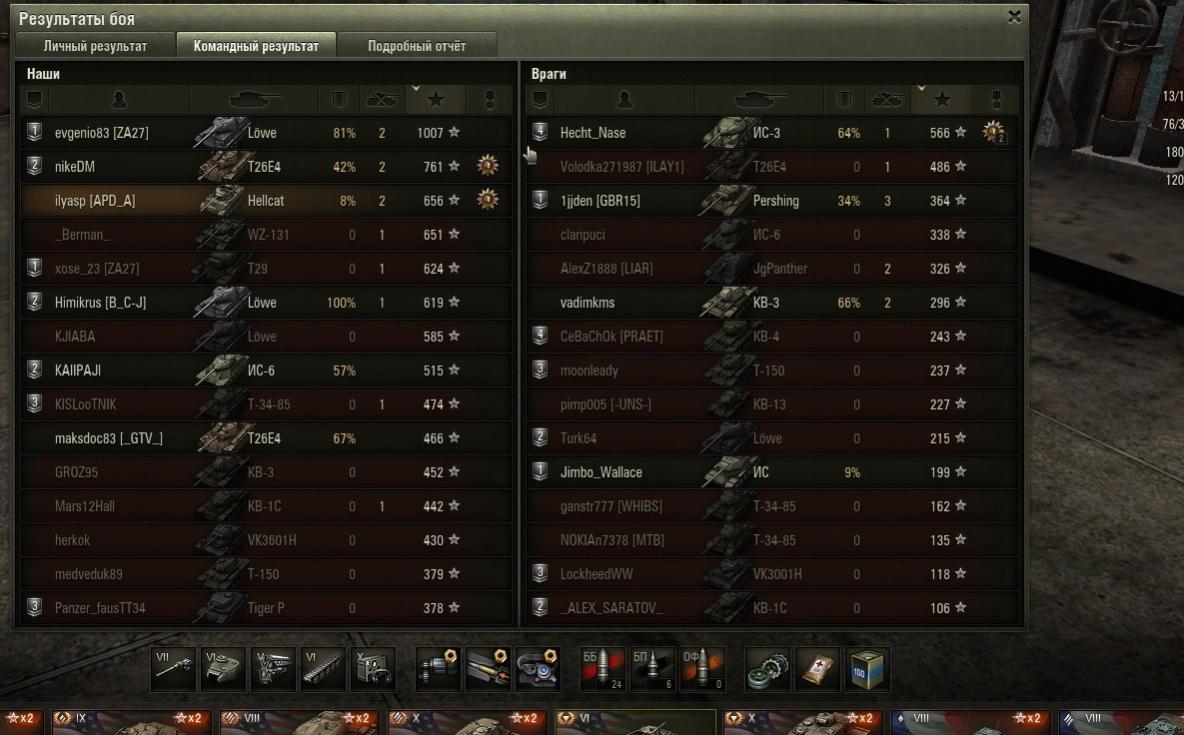Open the tier VII gun module slot
The width and height of the screenshot is (1184, 735).
click(173, 669)
